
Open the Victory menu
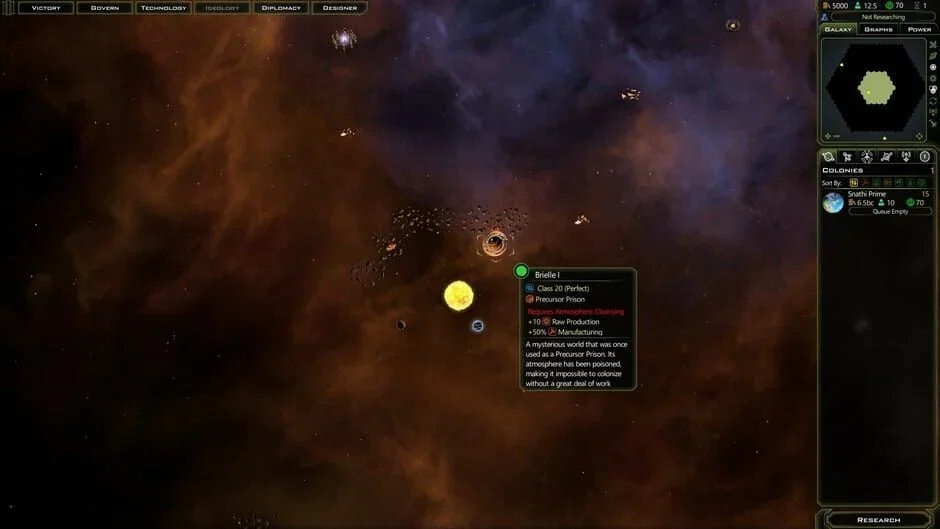click(x=46, y=8)
